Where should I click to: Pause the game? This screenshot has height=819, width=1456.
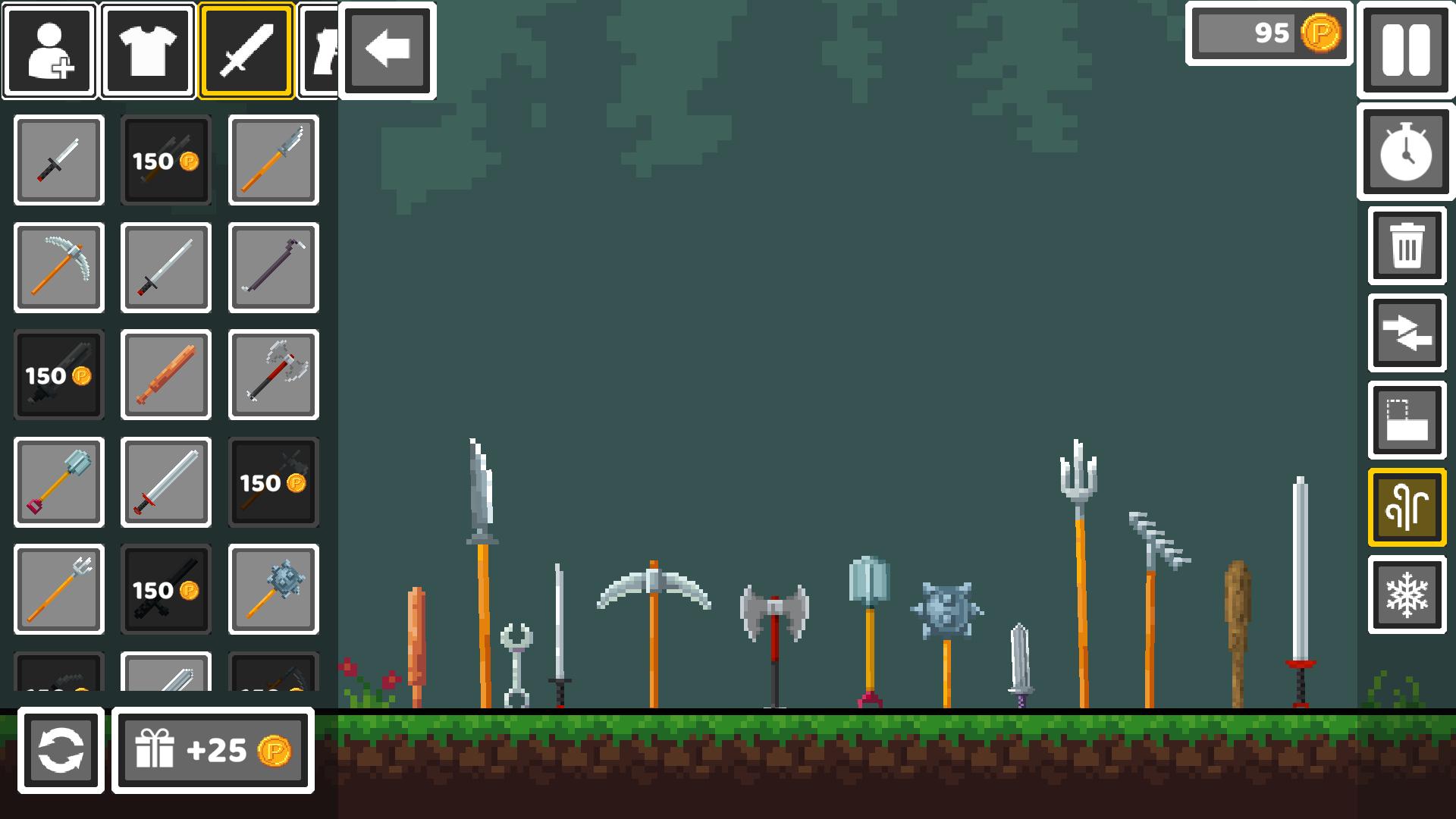pos(1405,49)
